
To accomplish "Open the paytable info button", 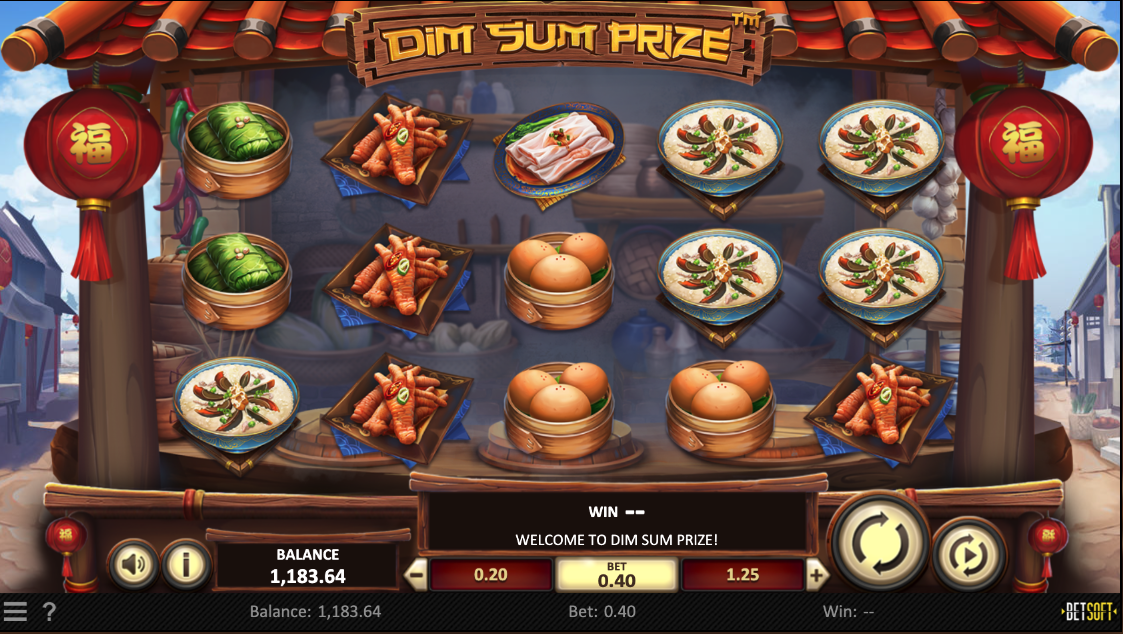I will pos(185,564).
